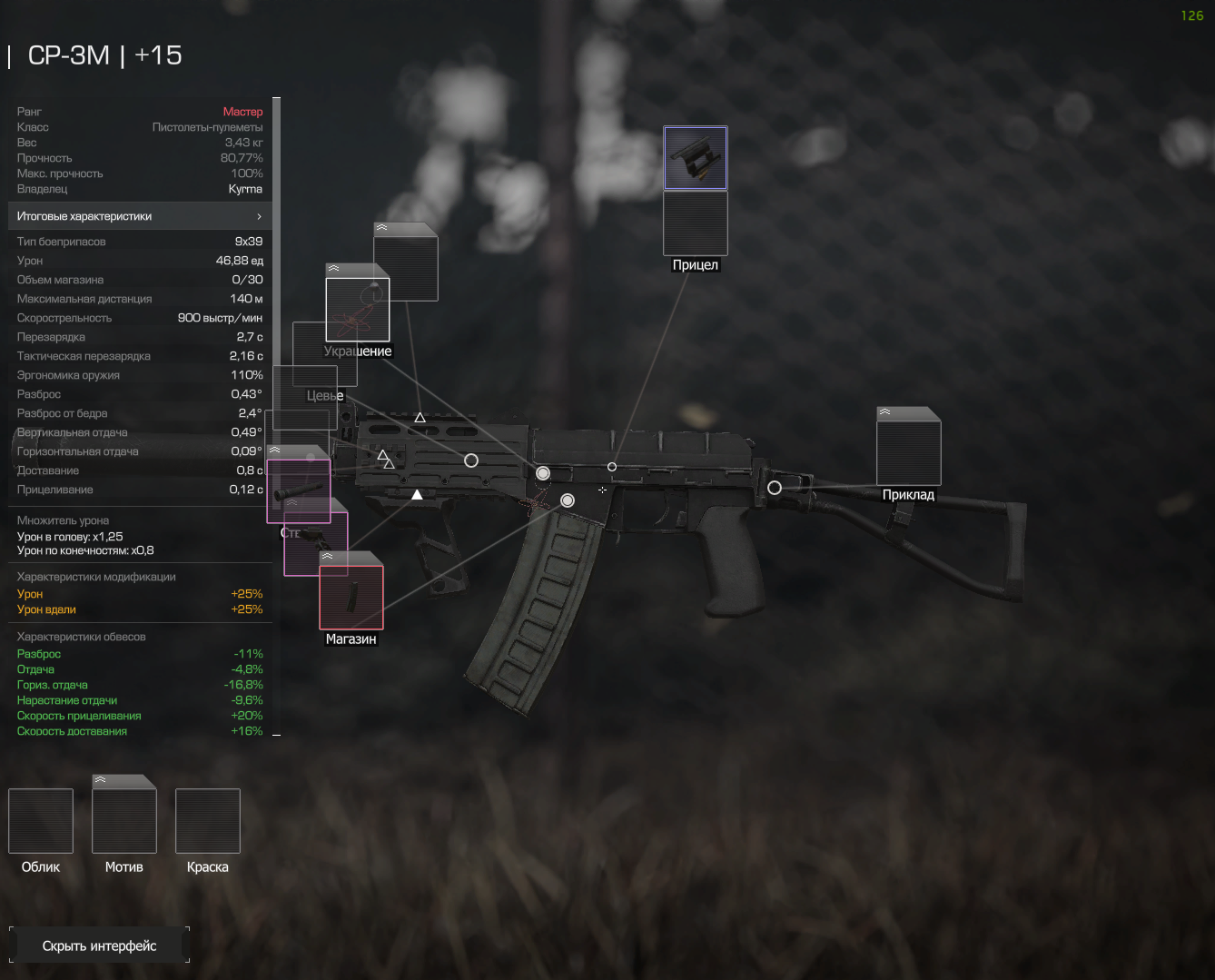Open the empty Прицел slot
This screenshot has width=1215, height=980.
pyautogui.click(x=695, y=223)
